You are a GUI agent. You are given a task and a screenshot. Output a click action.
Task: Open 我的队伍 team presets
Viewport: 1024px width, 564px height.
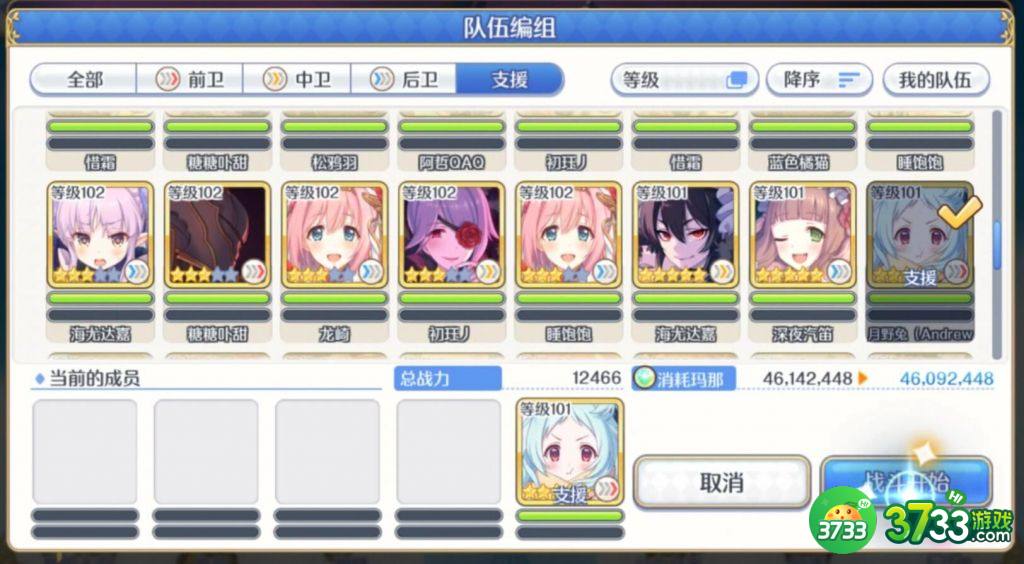pos(934,79)
